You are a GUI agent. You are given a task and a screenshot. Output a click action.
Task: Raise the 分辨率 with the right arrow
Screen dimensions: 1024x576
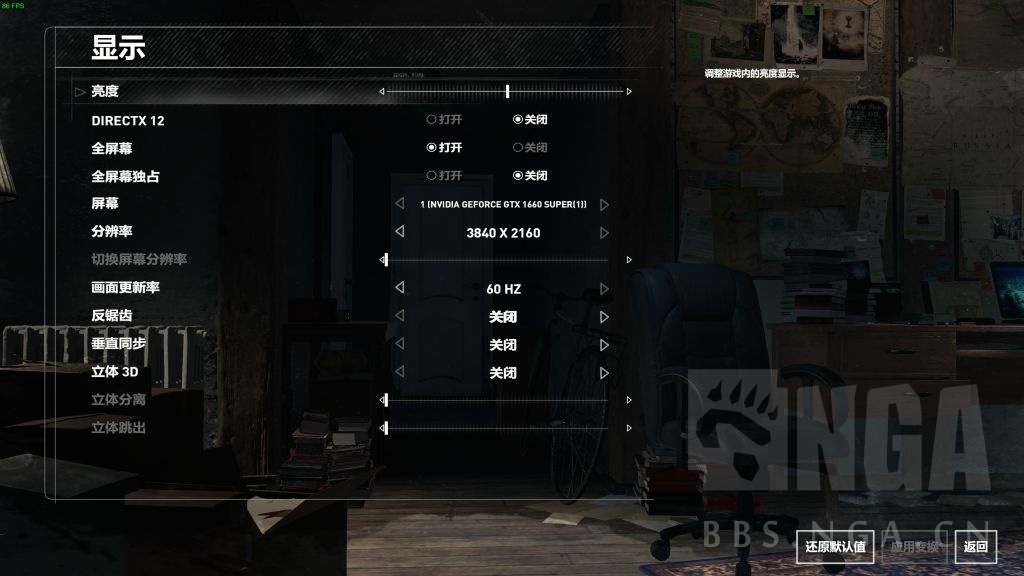pos(604,232)
